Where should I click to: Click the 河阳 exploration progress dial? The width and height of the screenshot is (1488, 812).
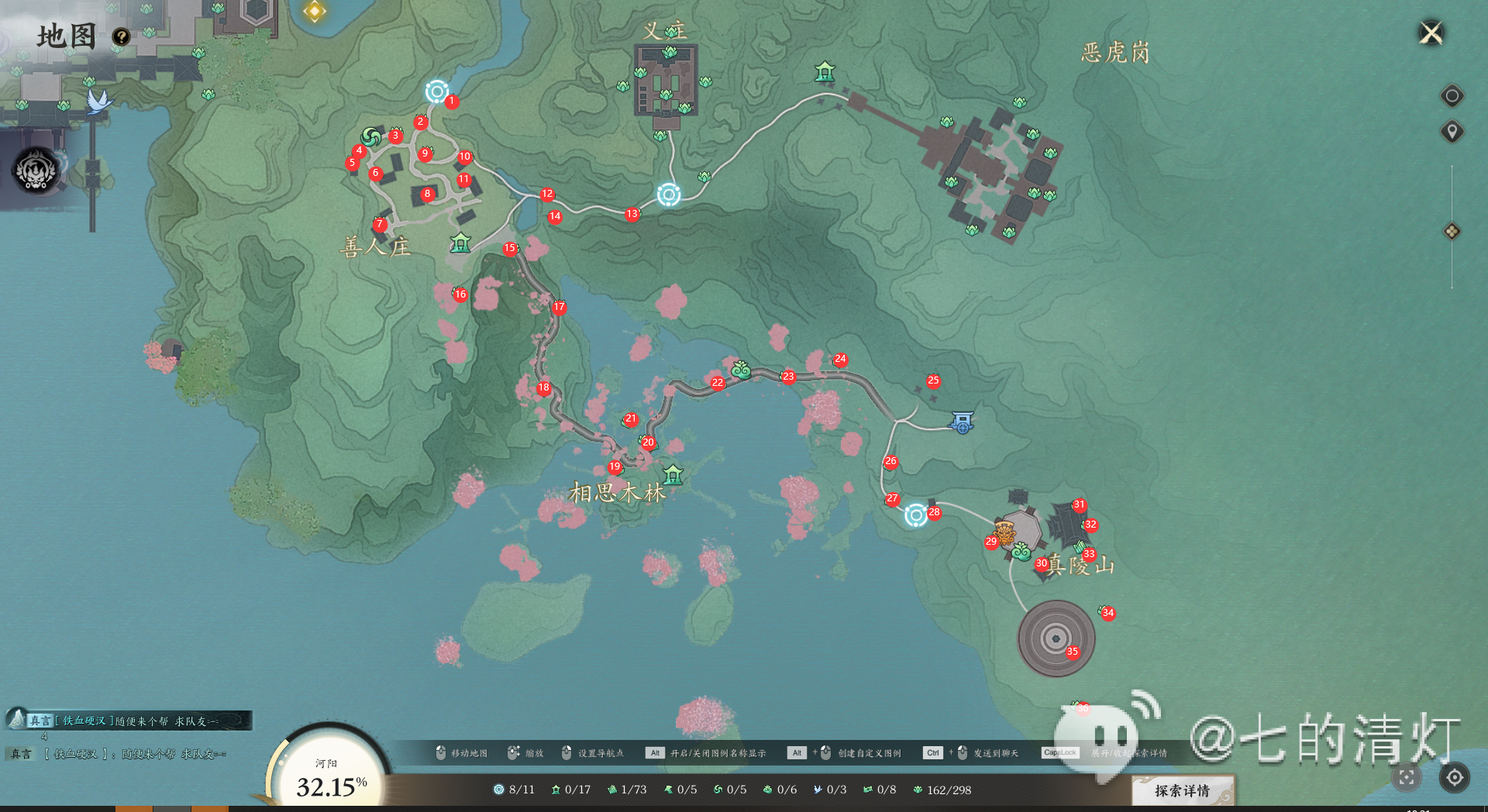point(329,775)
